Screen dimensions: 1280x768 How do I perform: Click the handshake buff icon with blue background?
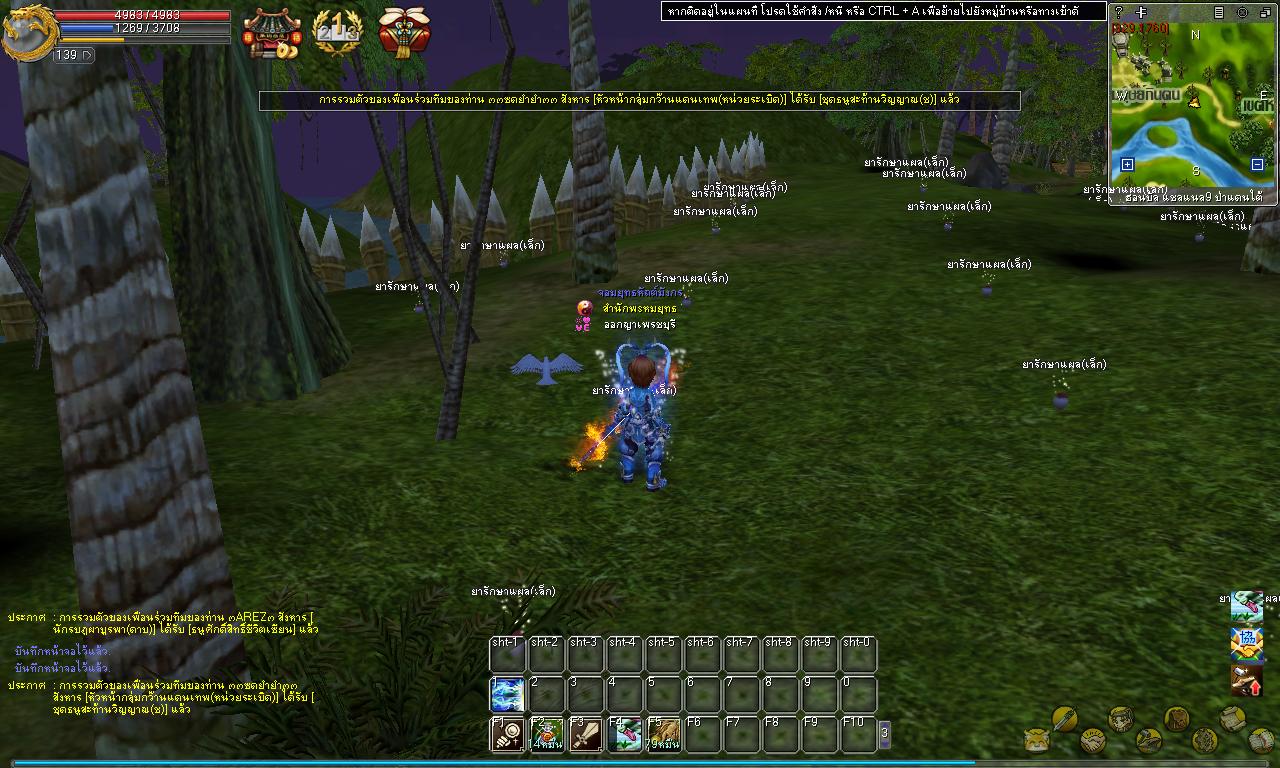click(x=1246, y=643)
